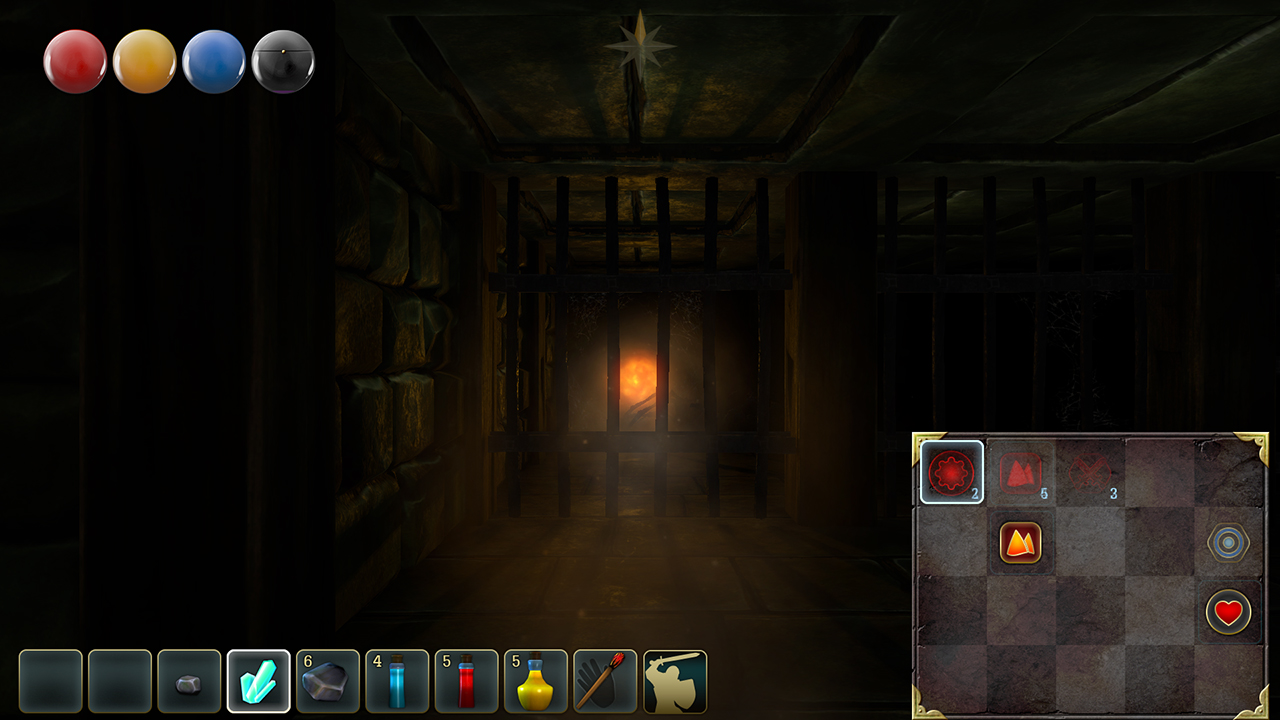The height and width of the screenshot is (720, 1280).
Task: Choose the faded red peaks rune
Action: click(x=1021, y=472)
